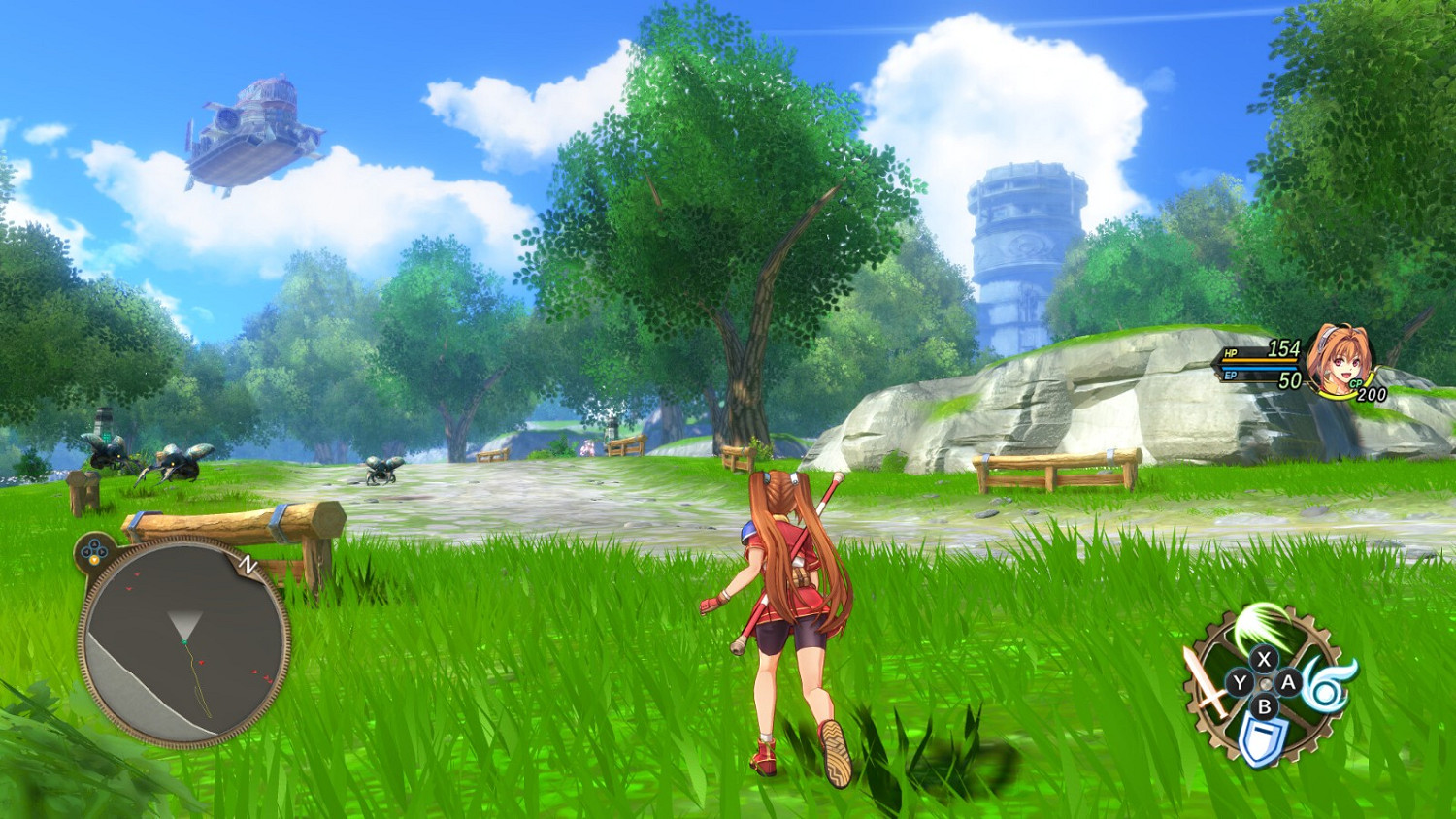Toggle the Y button on the action wheel
Image resolution: width=1456 pixels, height=819 pixels.
tap(1240, 681)
